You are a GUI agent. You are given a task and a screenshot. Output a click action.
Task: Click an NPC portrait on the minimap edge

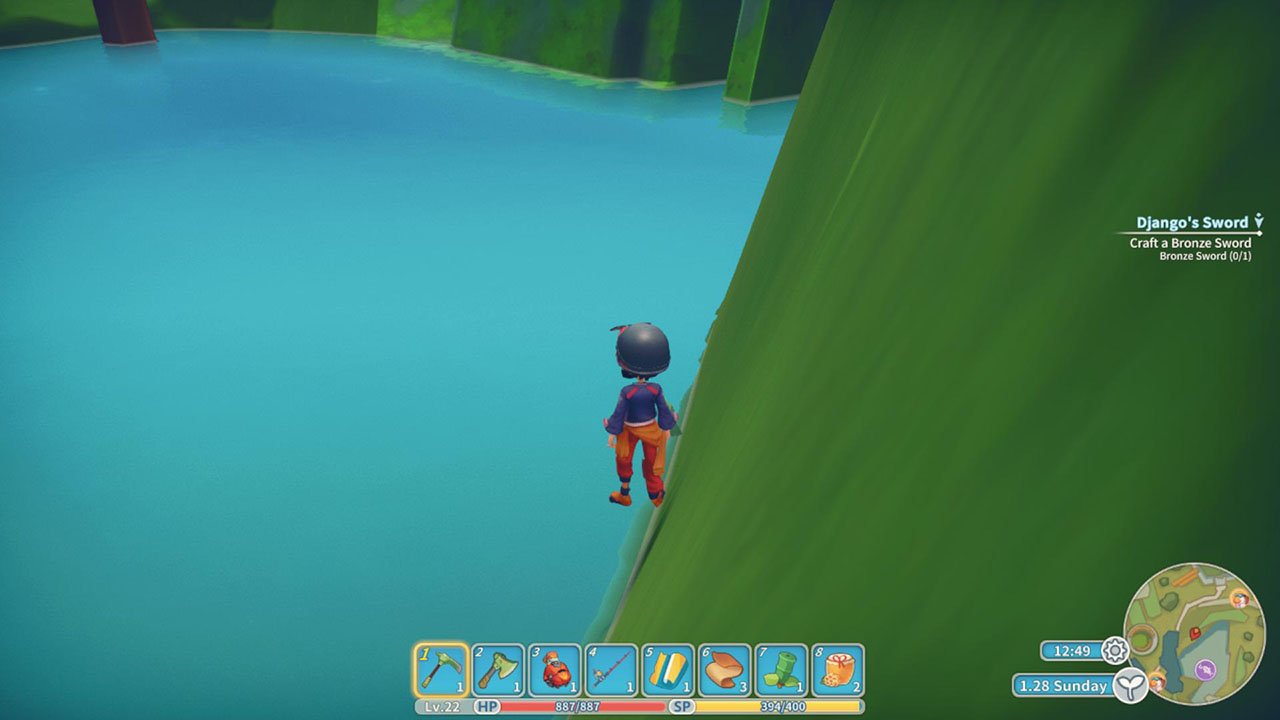tap(1239, 599)
